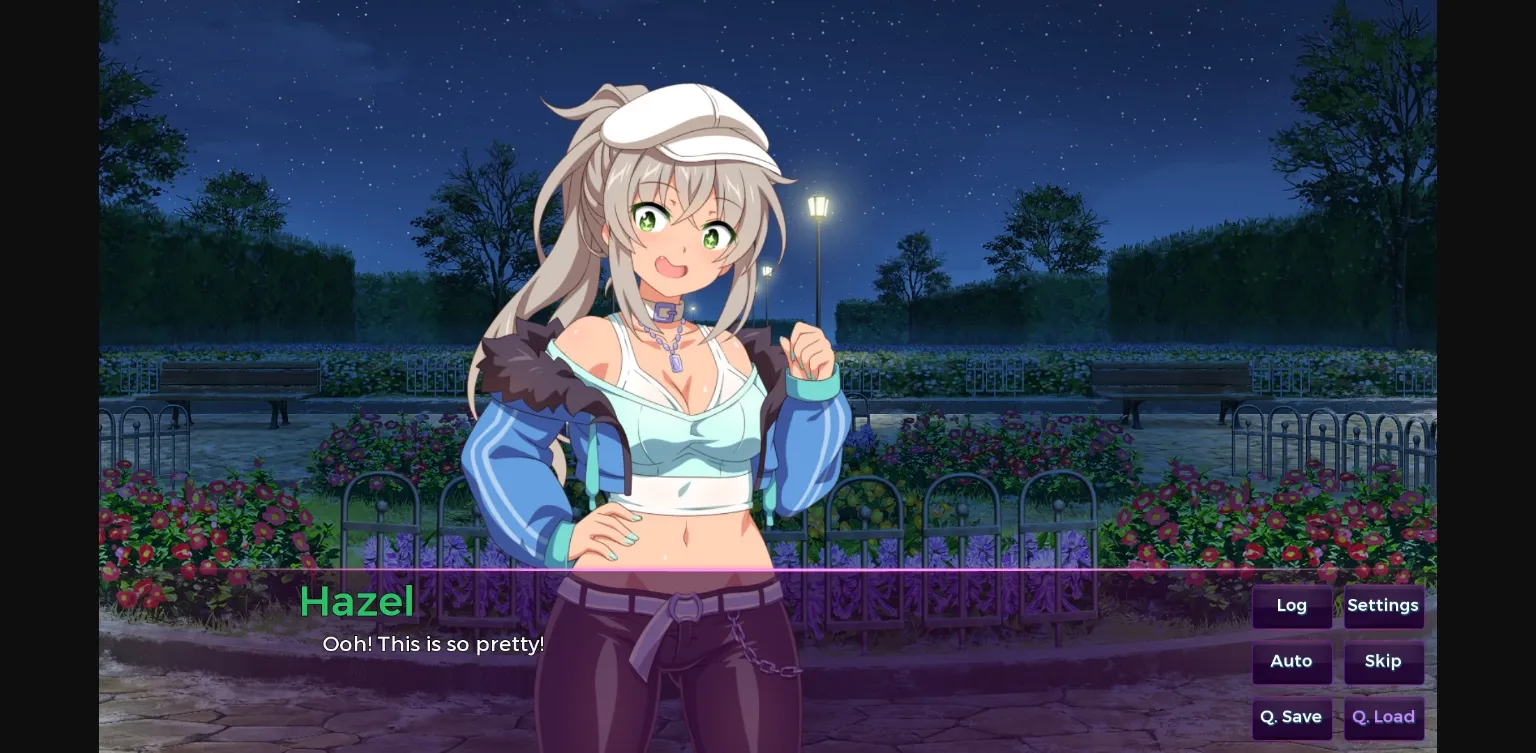The image size is (1536, 753).
Task: Quick load using the highlighted Q. Load button
Action: [1383, 717]
